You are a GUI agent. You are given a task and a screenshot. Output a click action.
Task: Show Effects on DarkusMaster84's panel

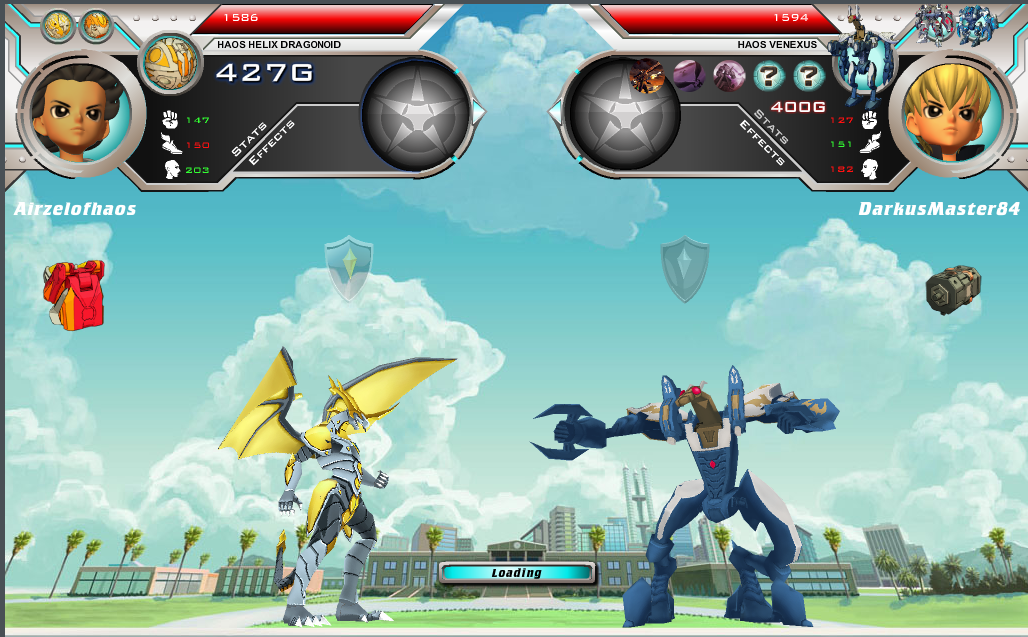click(763, 141)
